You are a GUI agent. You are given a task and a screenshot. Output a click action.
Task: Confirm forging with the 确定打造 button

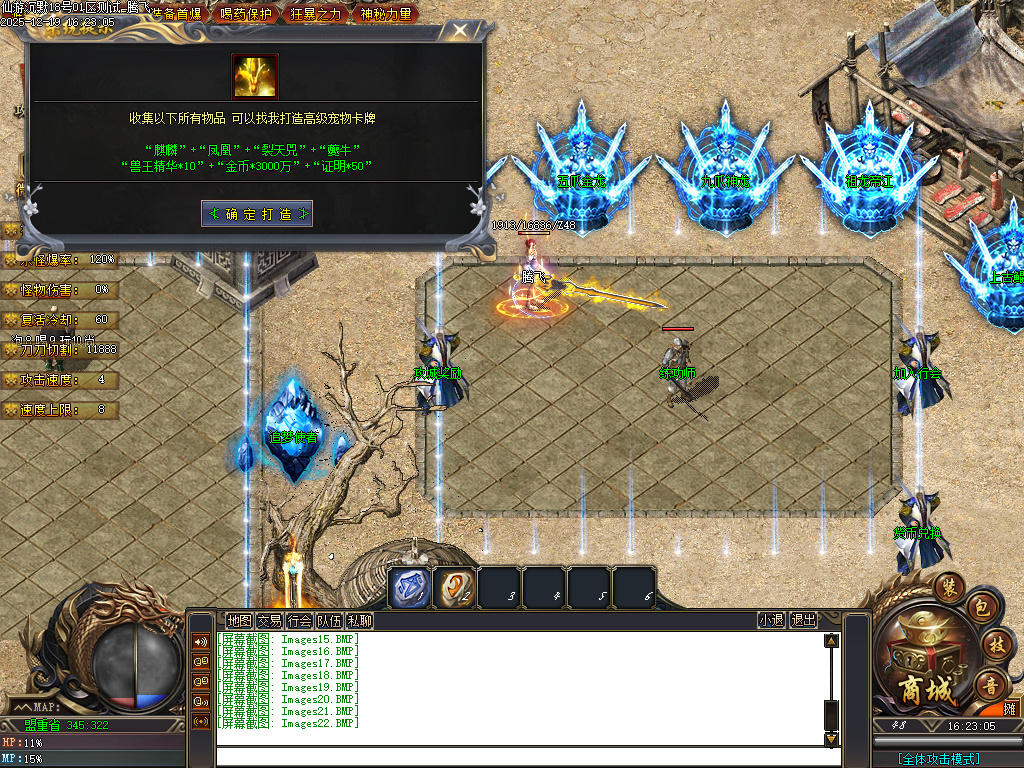(257, 213)
